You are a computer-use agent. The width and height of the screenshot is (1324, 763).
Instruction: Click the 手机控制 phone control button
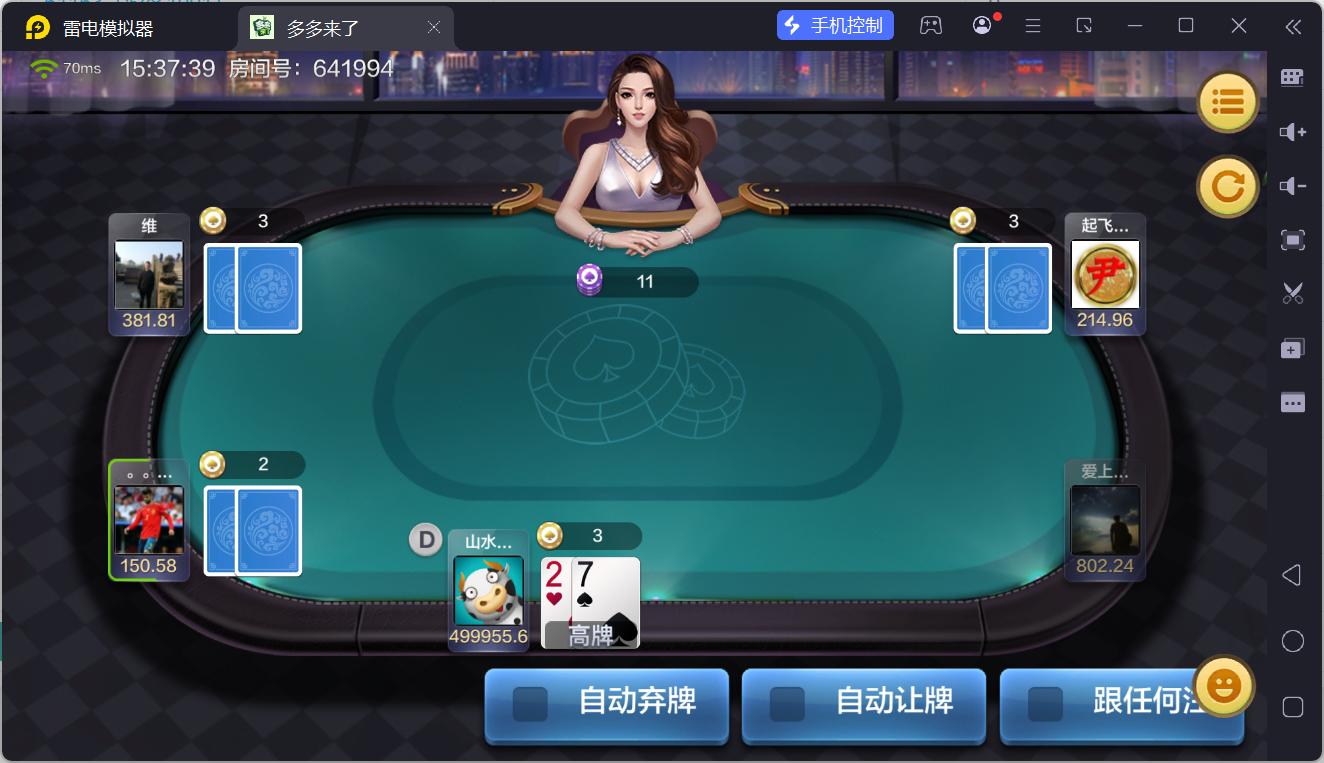point(835,24)
